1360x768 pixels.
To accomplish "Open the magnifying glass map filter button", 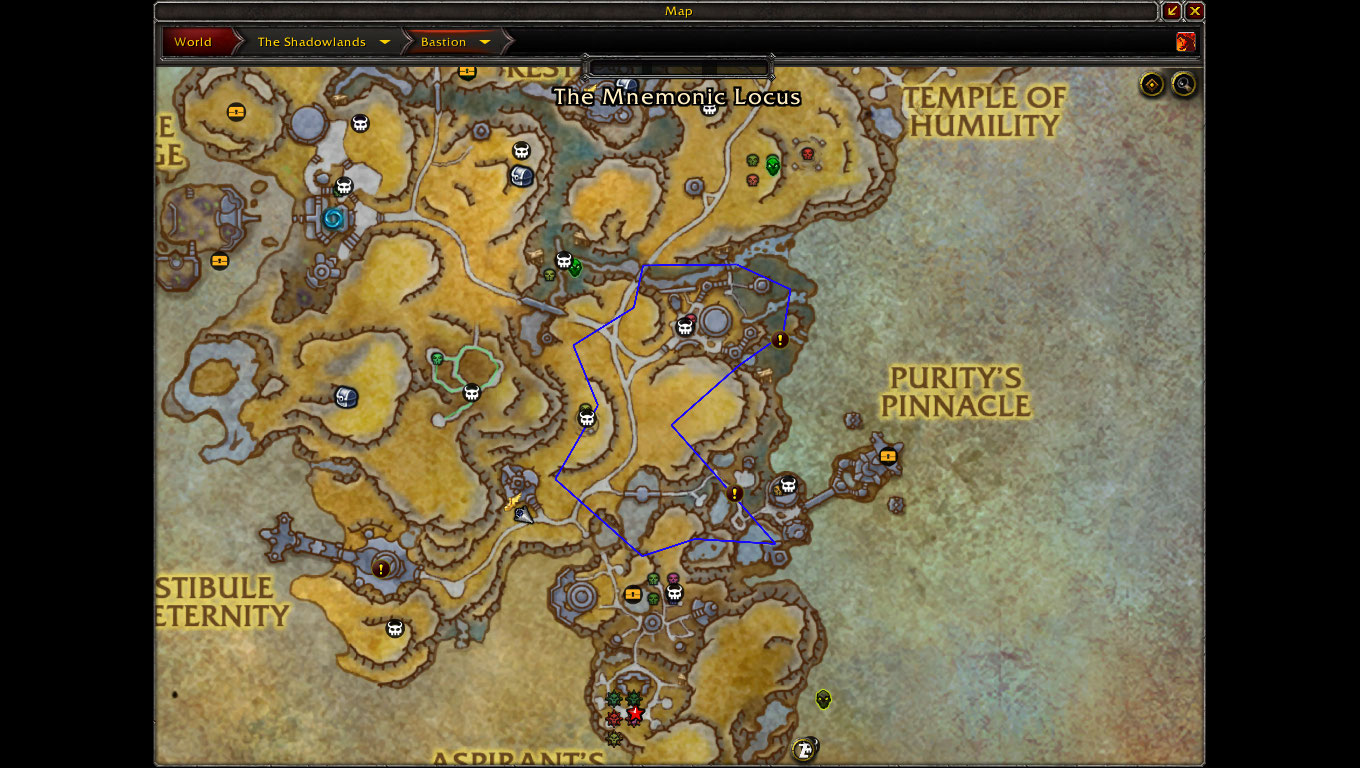I will pyautogui.click(x=1184, y=85).
